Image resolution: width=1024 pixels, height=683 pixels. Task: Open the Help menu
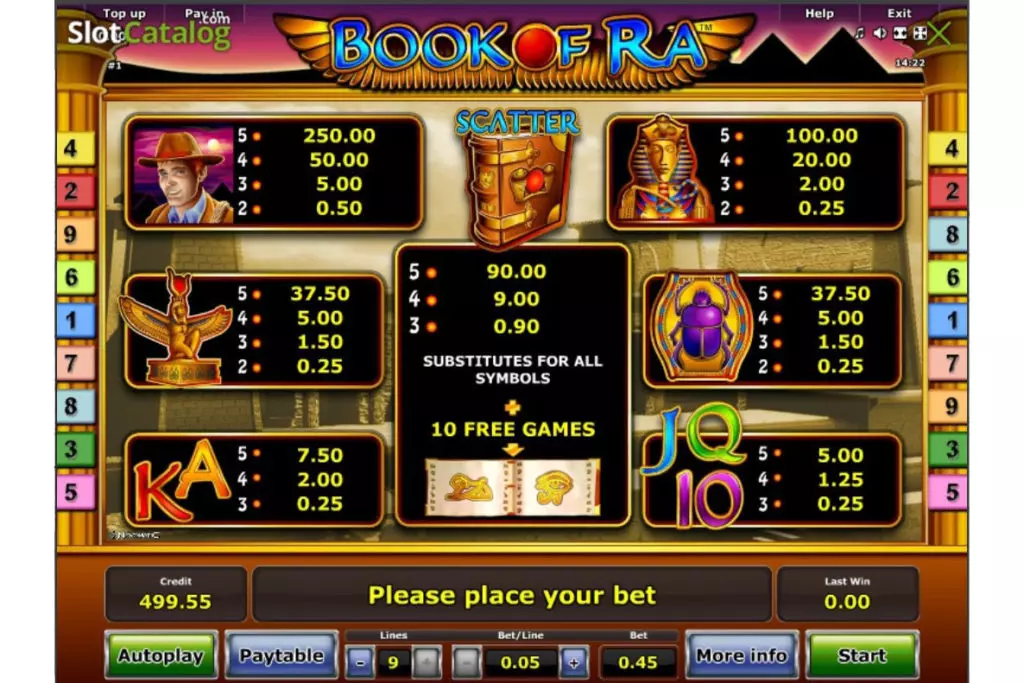pyautogui.click(x=820, y=13)
